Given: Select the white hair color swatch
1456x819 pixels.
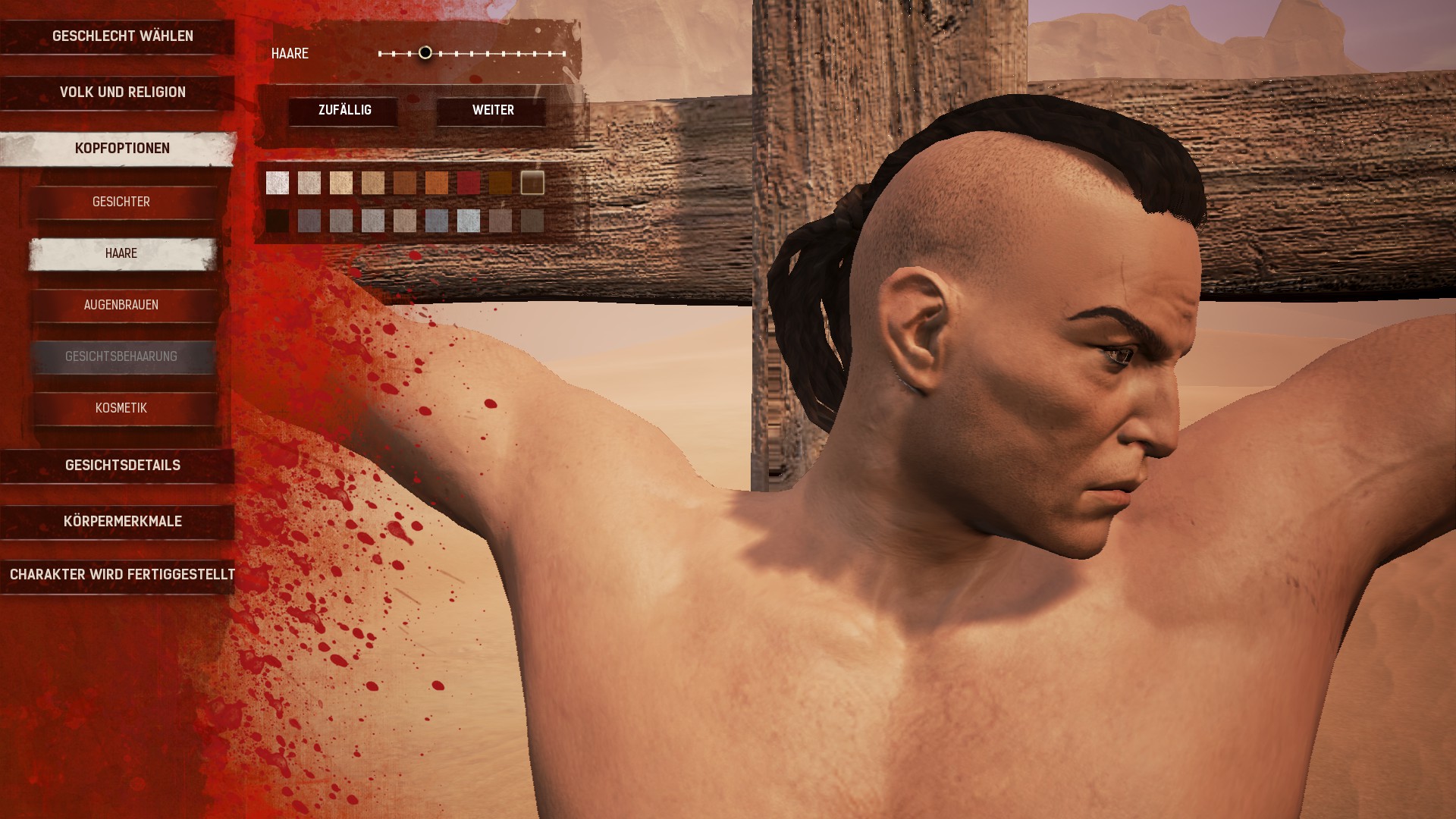Looking at the screenshot, I should pos(278,183).
